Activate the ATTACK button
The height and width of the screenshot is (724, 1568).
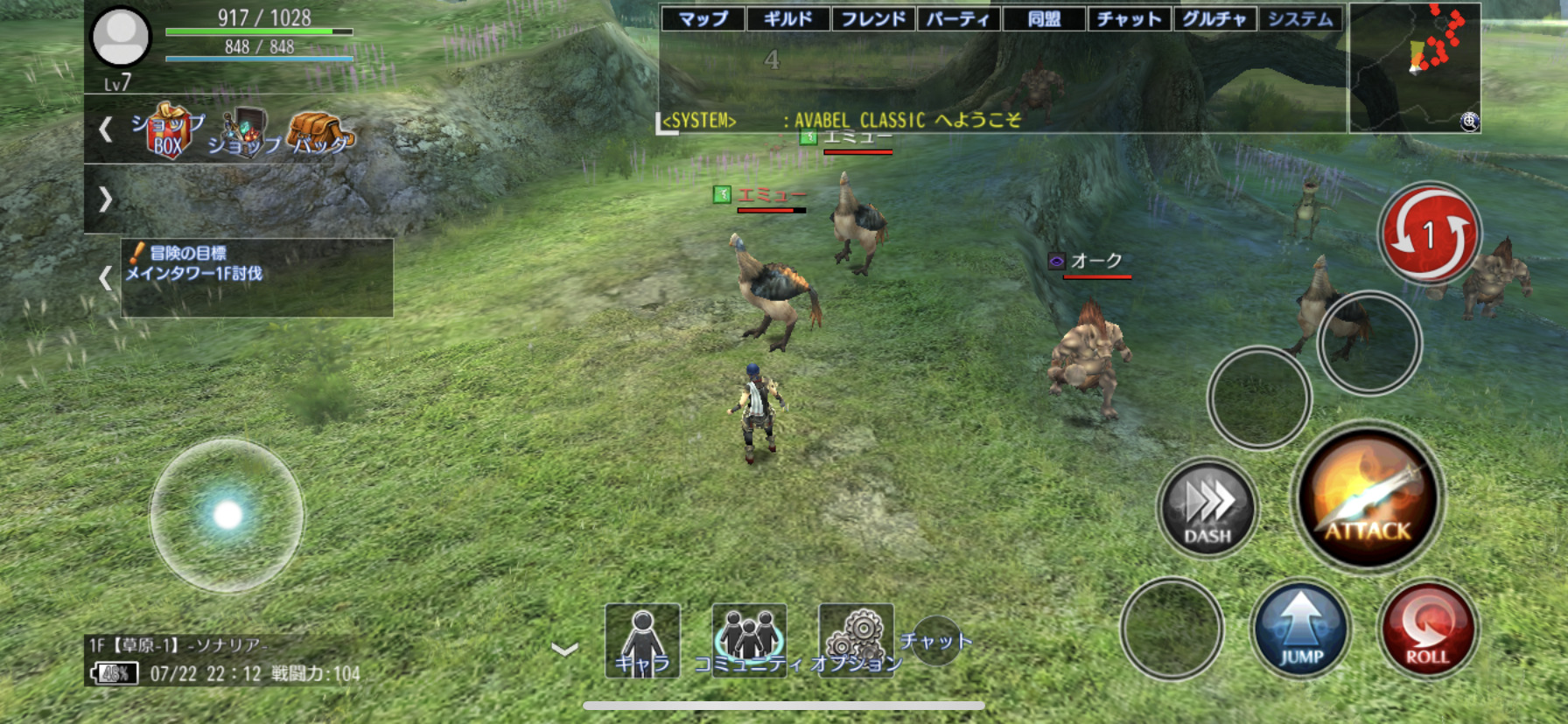tap(1368, 500)
